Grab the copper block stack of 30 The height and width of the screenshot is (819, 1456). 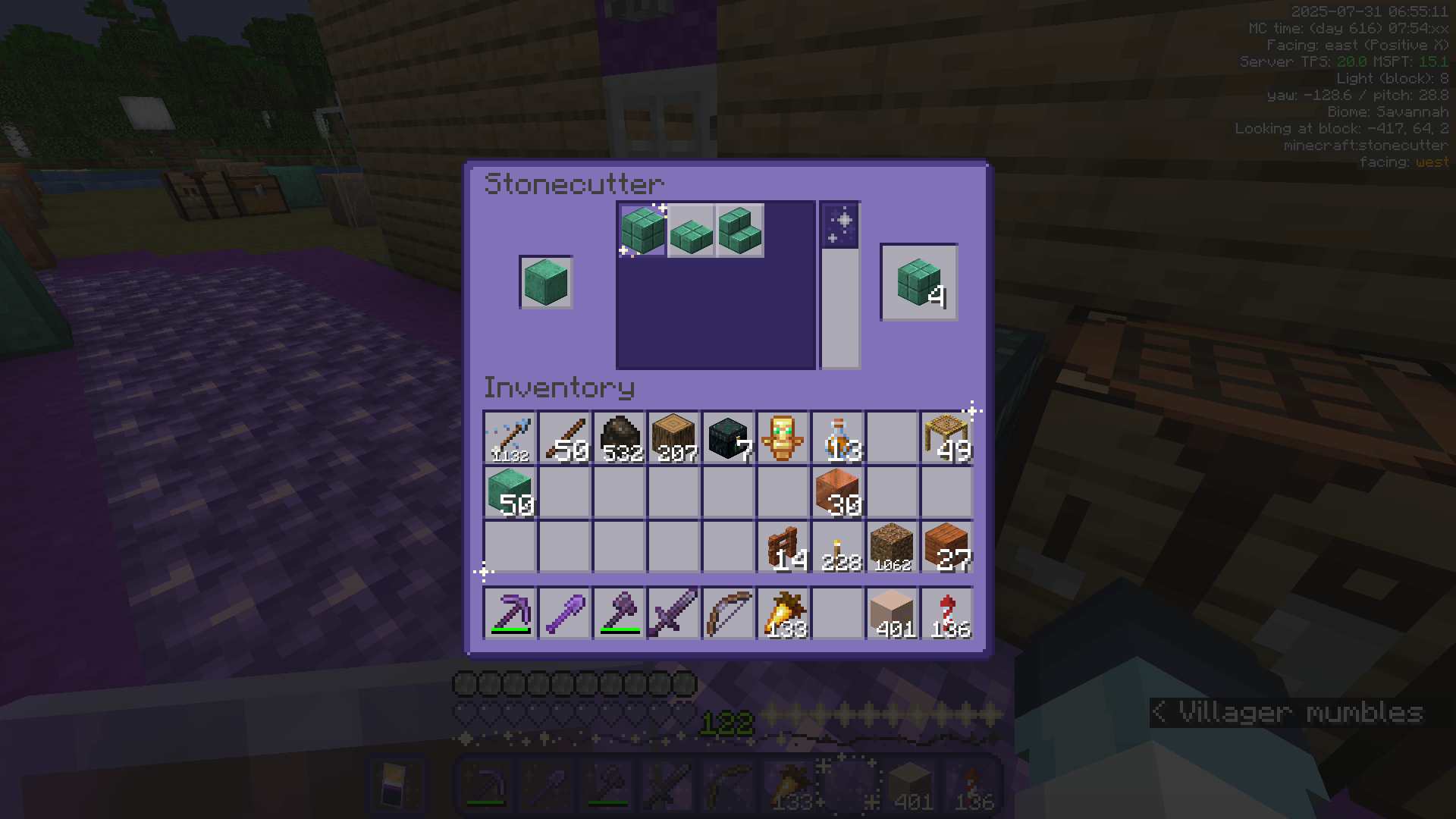coord(838,493)
